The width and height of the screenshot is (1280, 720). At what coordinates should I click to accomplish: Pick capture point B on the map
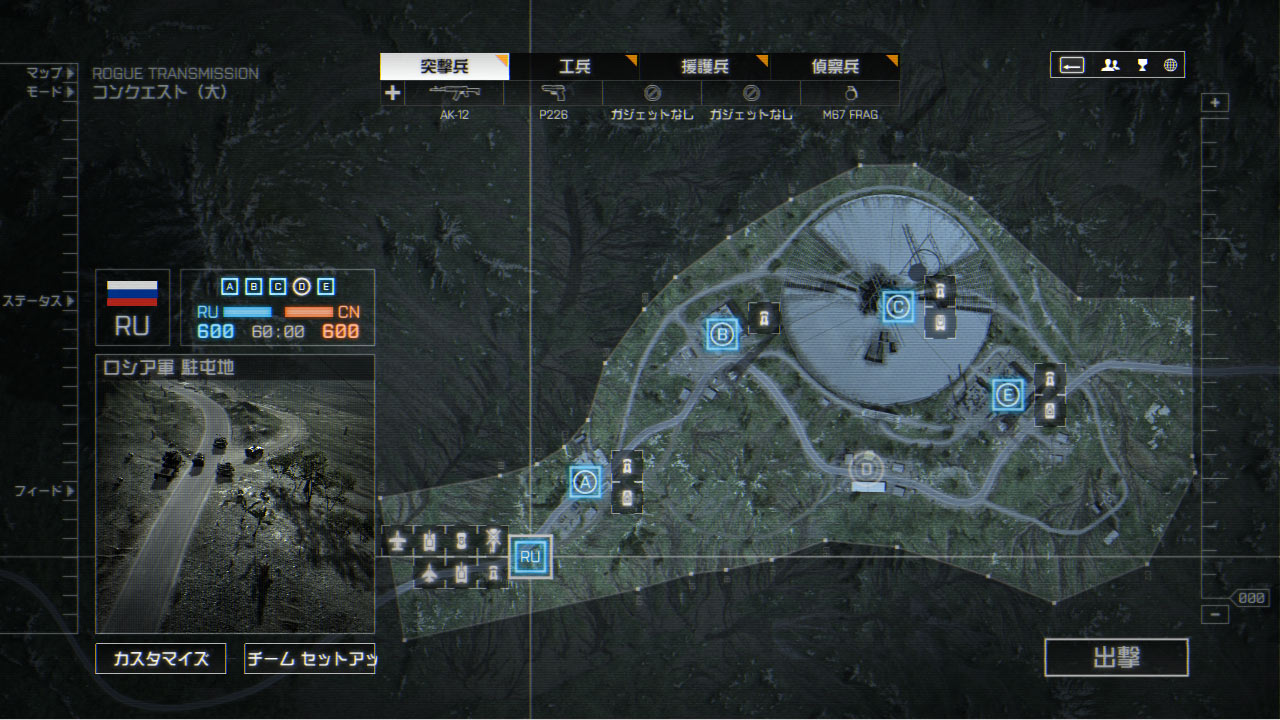click(x=721, y=334)
